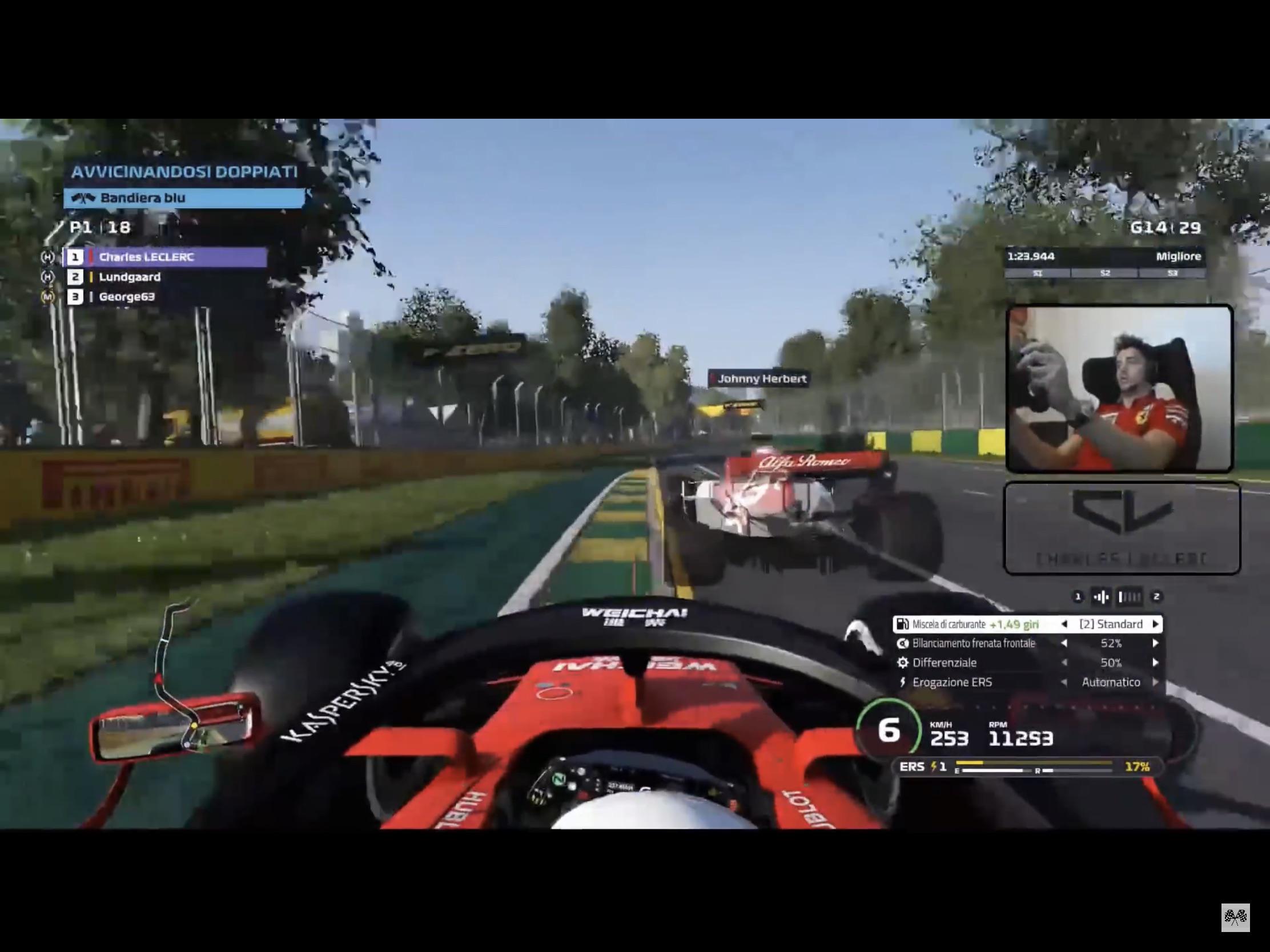Lower the Miscela di carburante fuel mix
The width and height of the screenshot is (1270, 952).
pos(1064,624)
